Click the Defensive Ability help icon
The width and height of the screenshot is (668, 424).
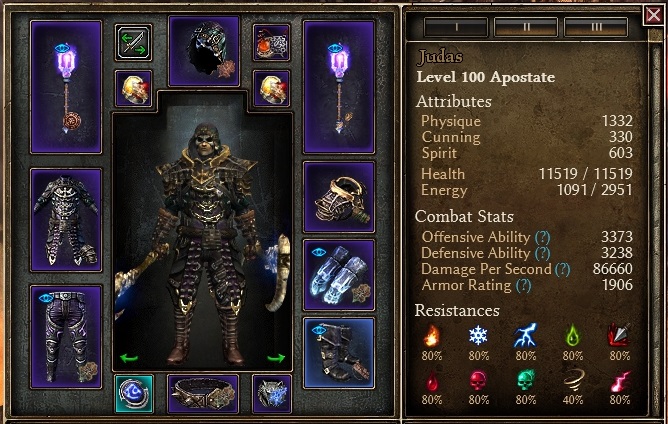tap(542, 253)
